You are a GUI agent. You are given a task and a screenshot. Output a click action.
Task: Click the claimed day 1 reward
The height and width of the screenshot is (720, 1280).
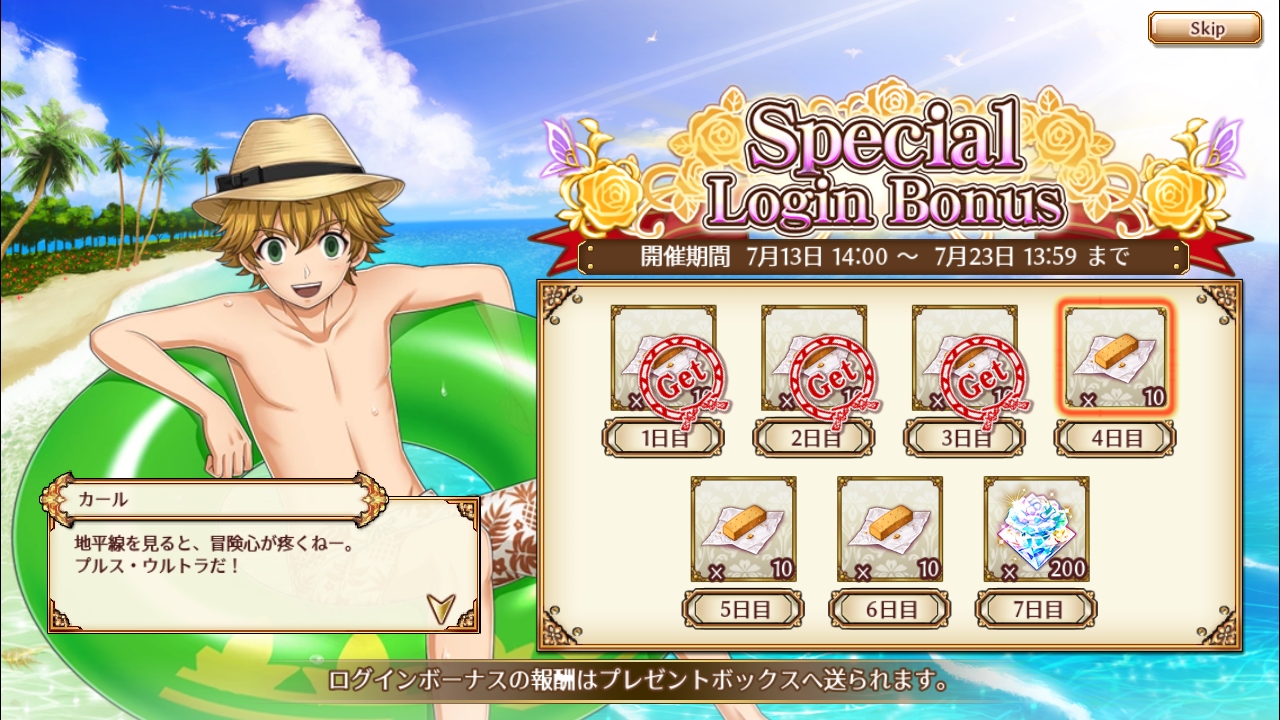coord(664,359)
